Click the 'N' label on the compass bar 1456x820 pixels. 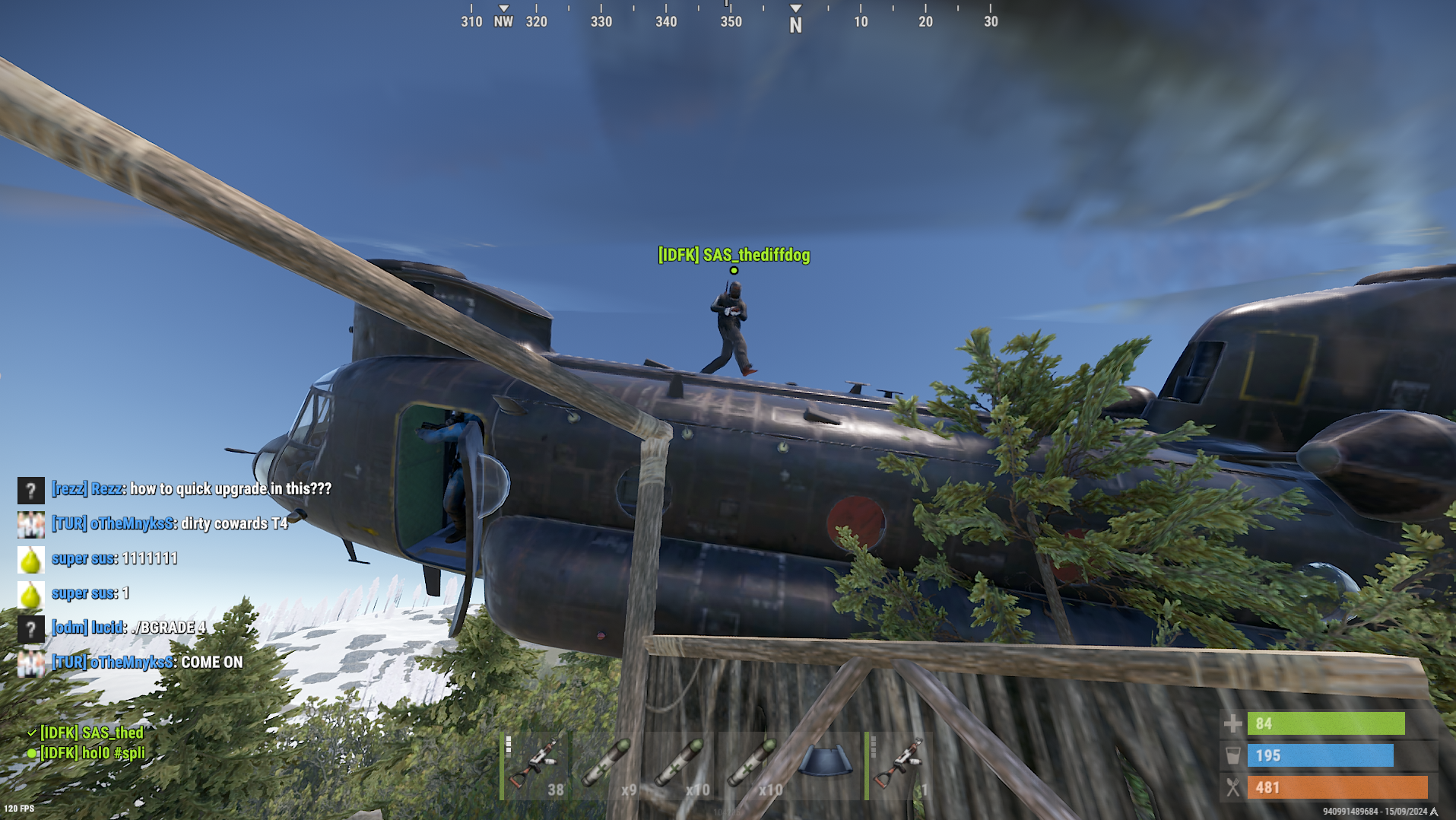click(795, 24)
